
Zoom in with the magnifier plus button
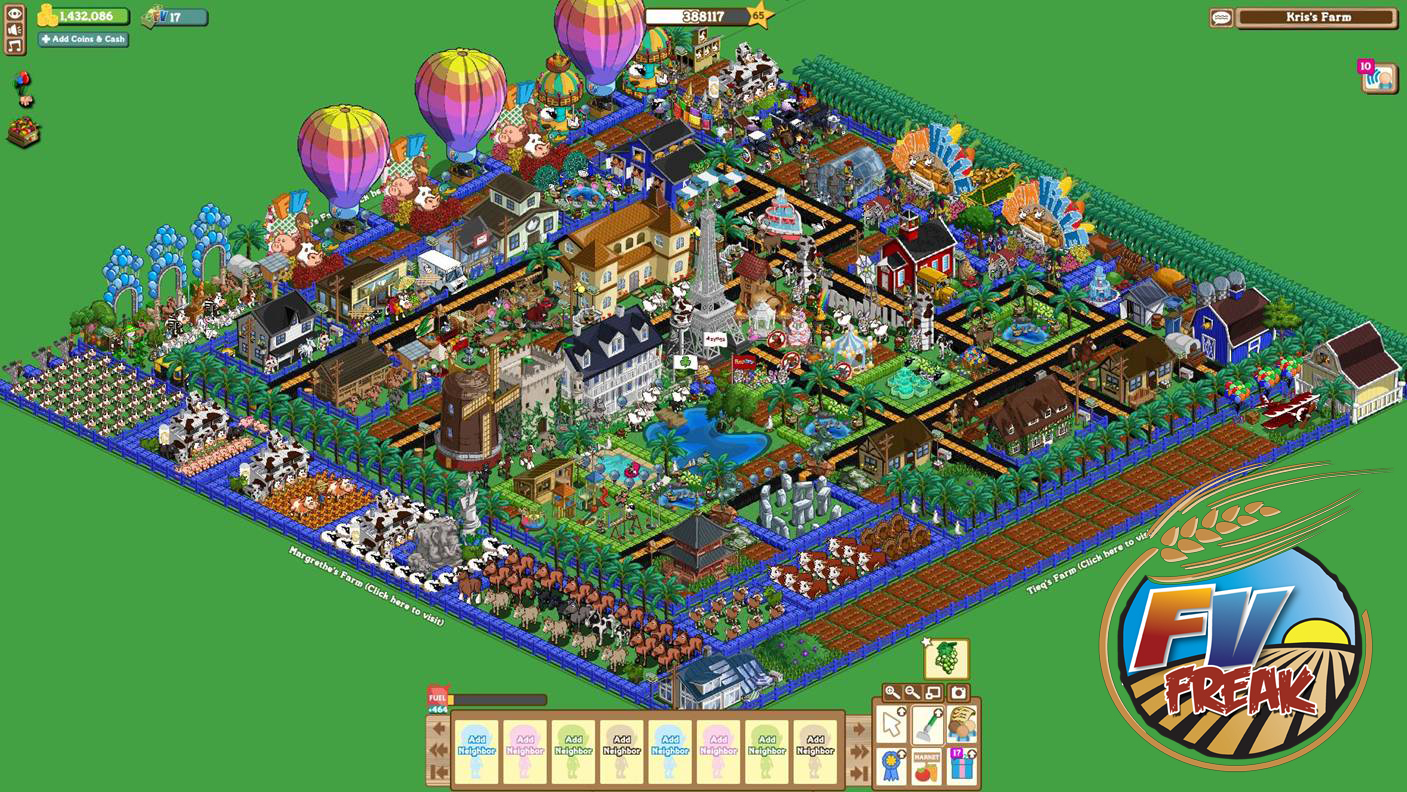click(892, 693)
